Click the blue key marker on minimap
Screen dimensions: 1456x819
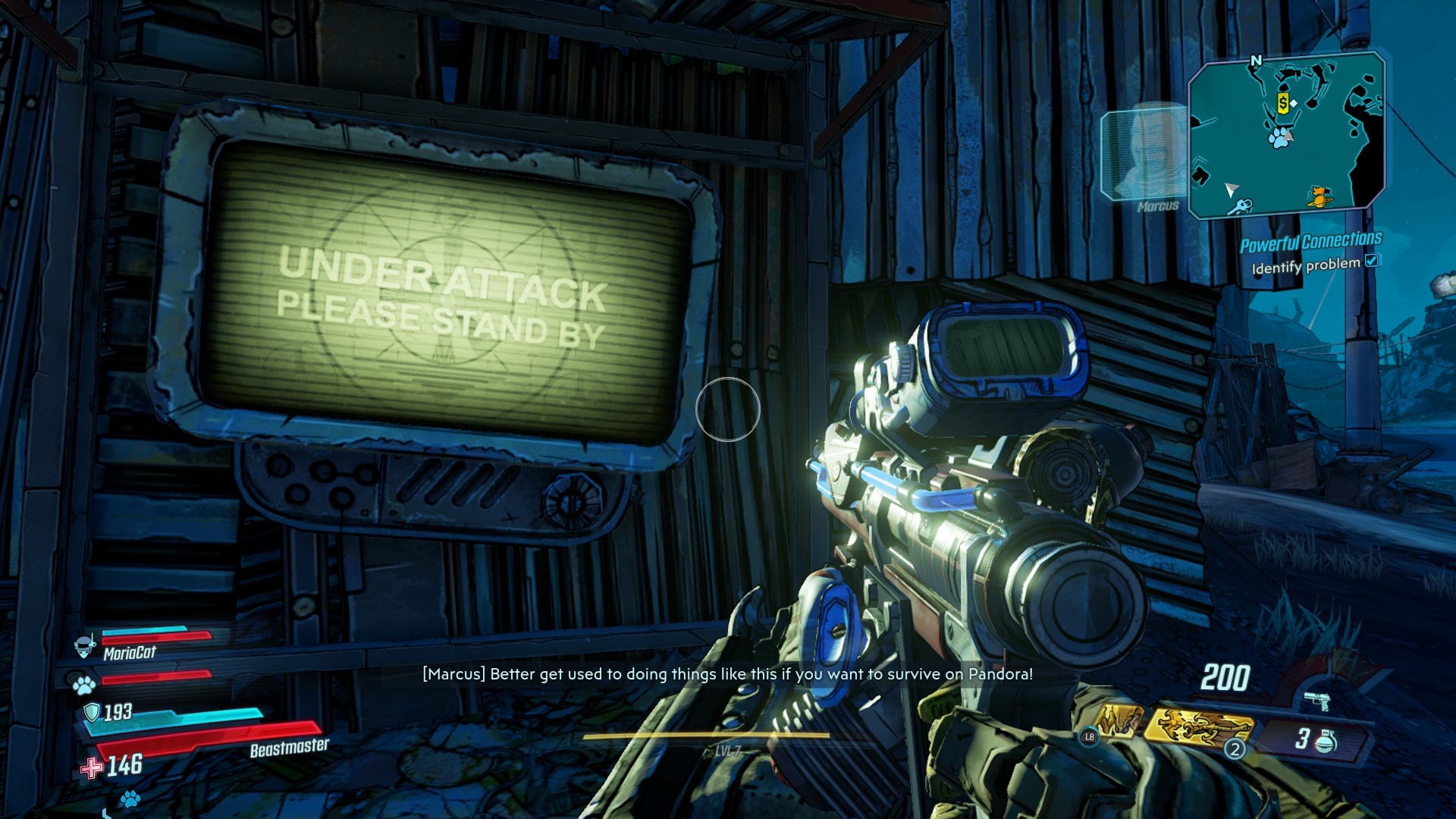(x=1241, y=206)
